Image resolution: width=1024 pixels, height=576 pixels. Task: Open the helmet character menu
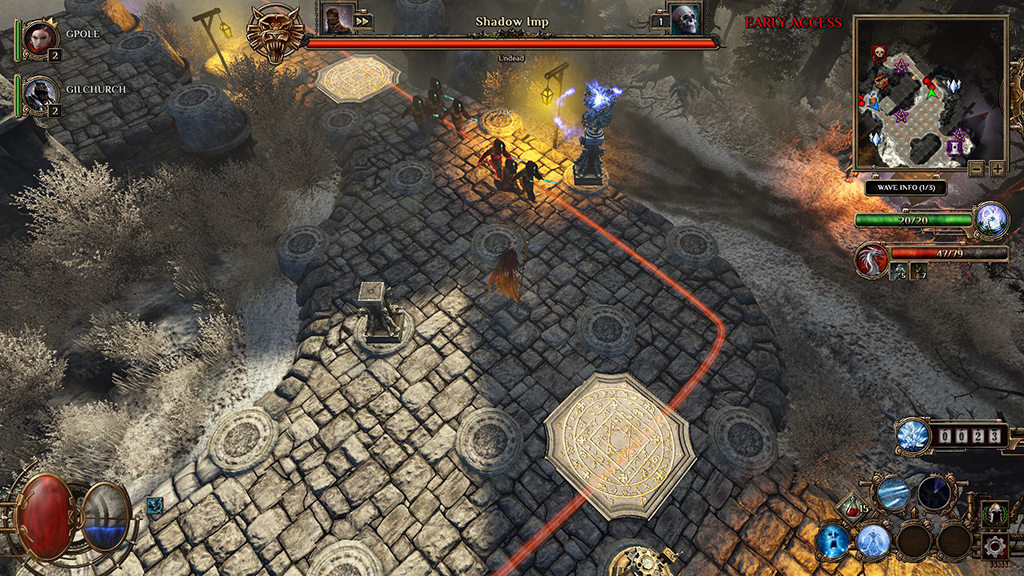[x=993, y=515]
